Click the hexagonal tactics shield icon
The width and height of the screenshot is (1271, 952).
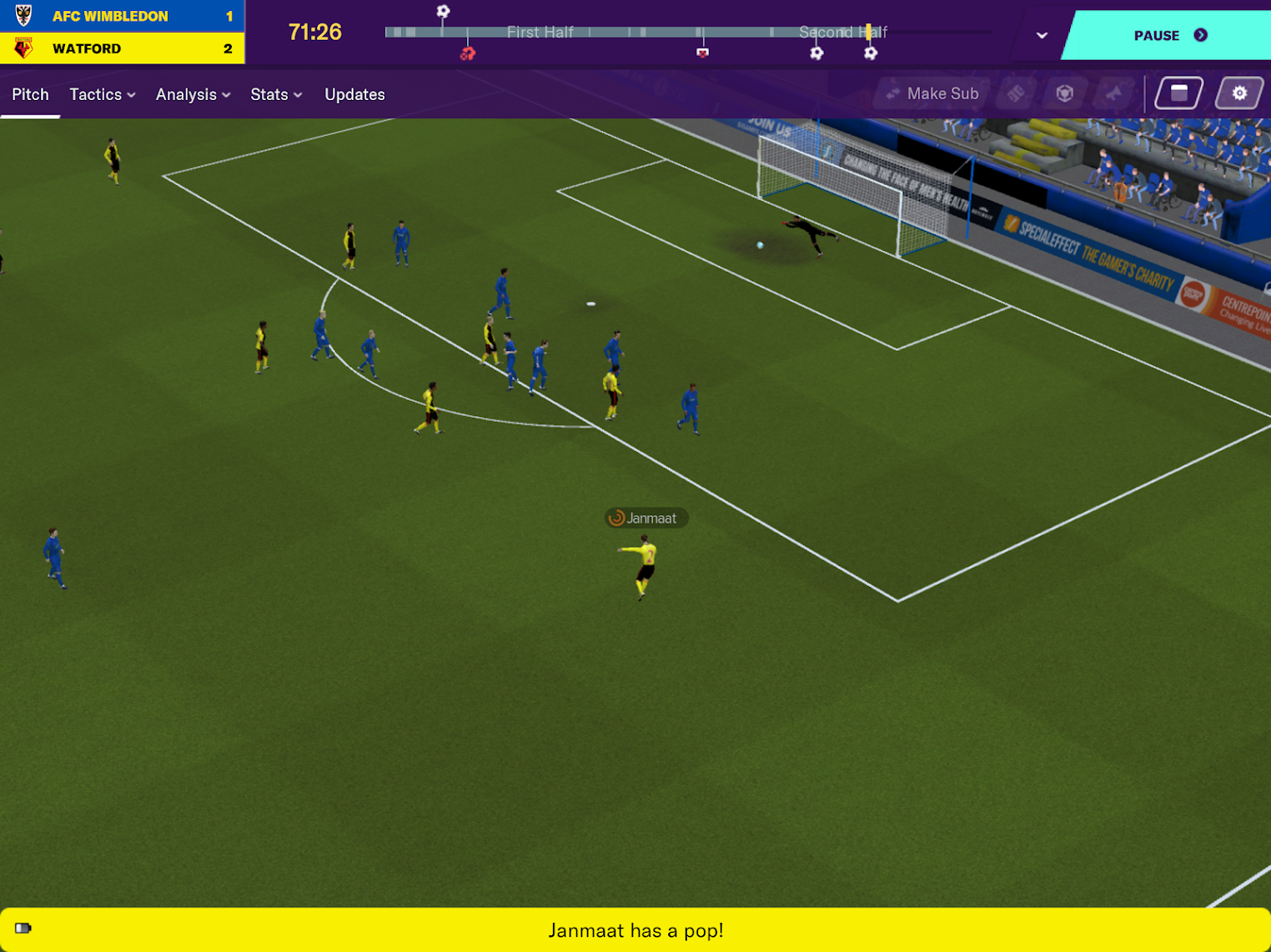pyautogui.click(x=1064, y=93)
